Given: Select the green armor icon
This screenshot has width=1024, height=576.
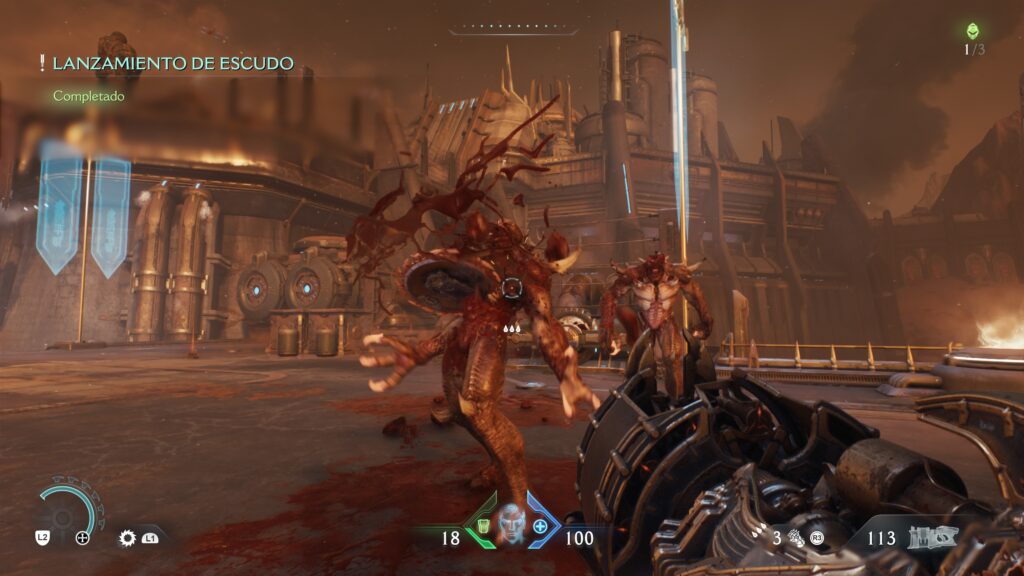Looking at the screenshot, I should click(481, 525).
